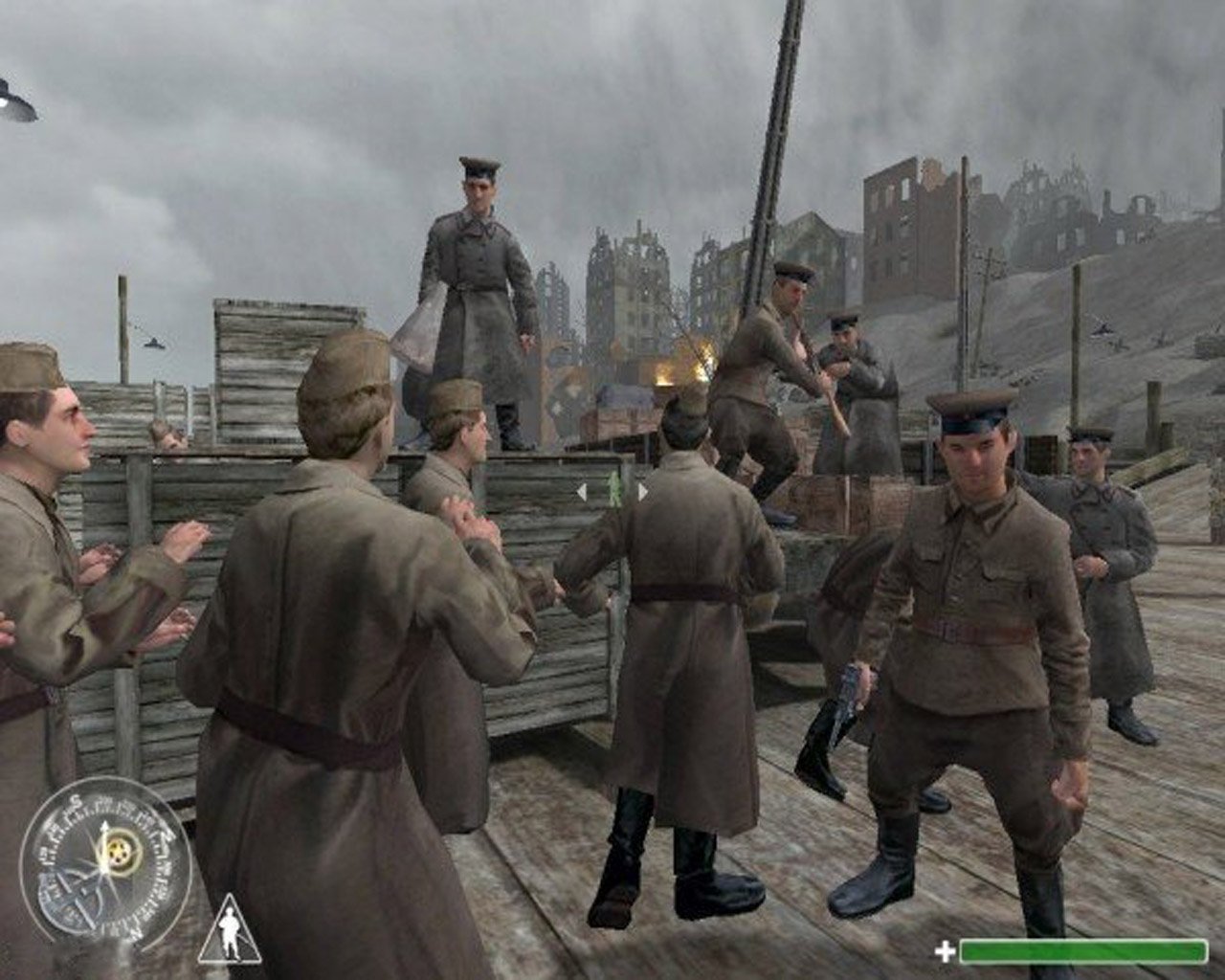Toggle the left objective direction arrow
This screenshot has height=980, width=1225.
(582, 491)
